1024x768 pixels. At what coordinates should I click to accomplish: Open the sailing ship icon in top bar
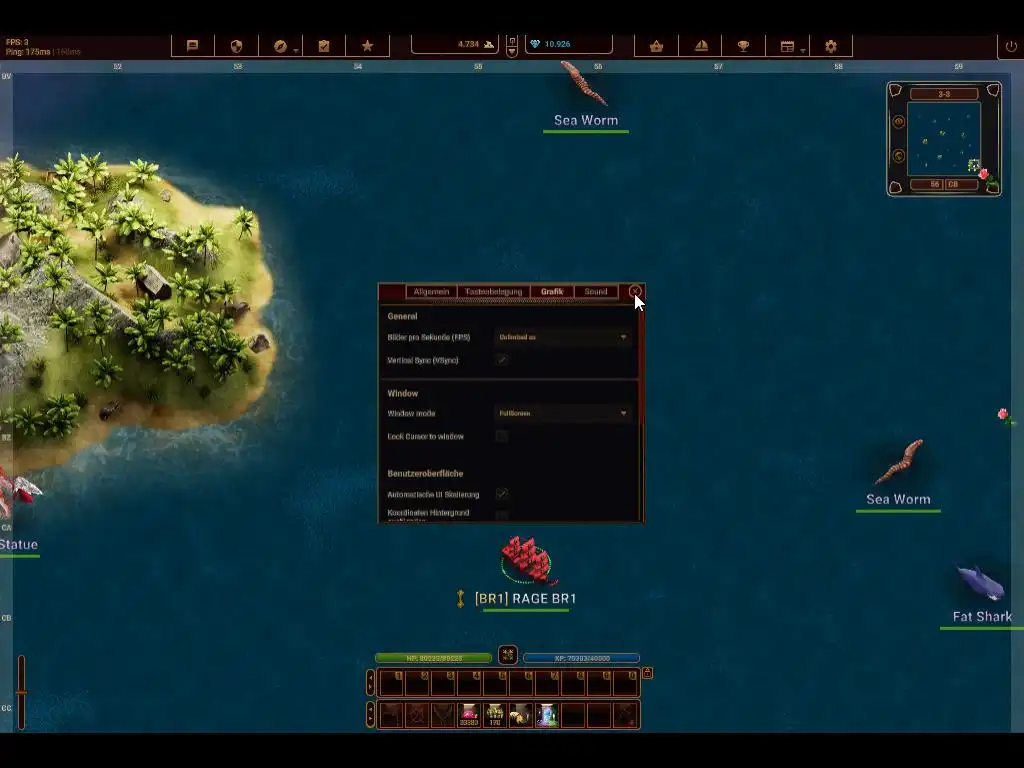point(701,46)
